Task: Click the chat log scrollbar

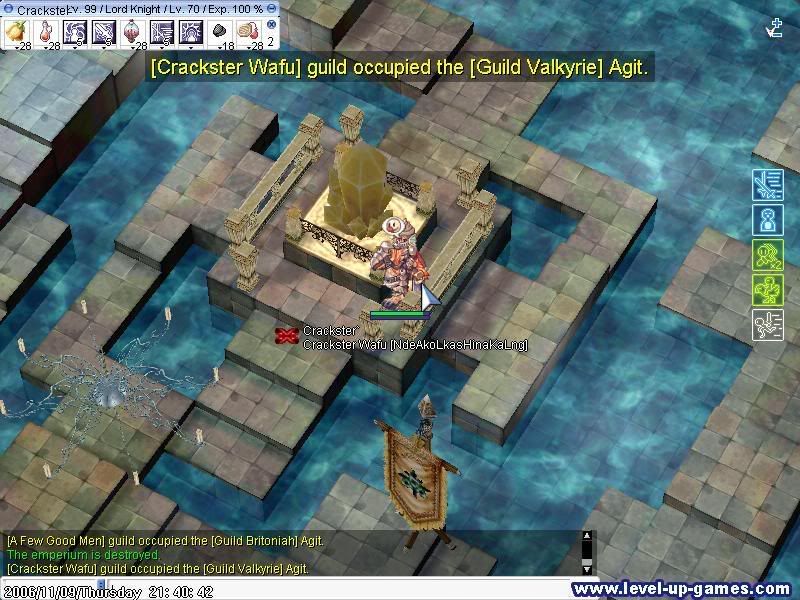Action: point(588,551)
